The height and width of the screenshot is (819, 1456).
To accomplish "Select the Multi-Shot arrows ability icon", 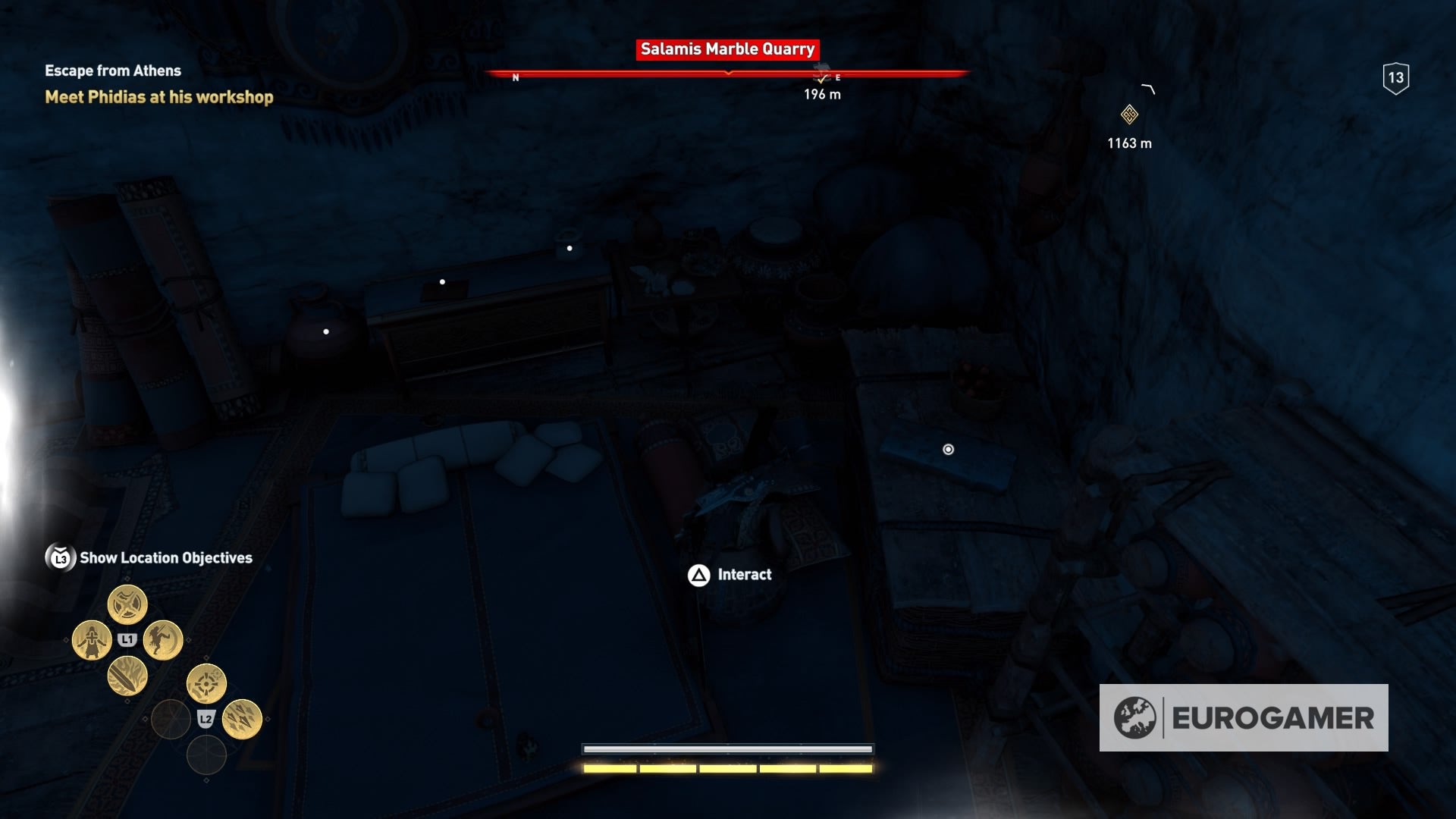I will pyautogui.click(x=241, y=719).
